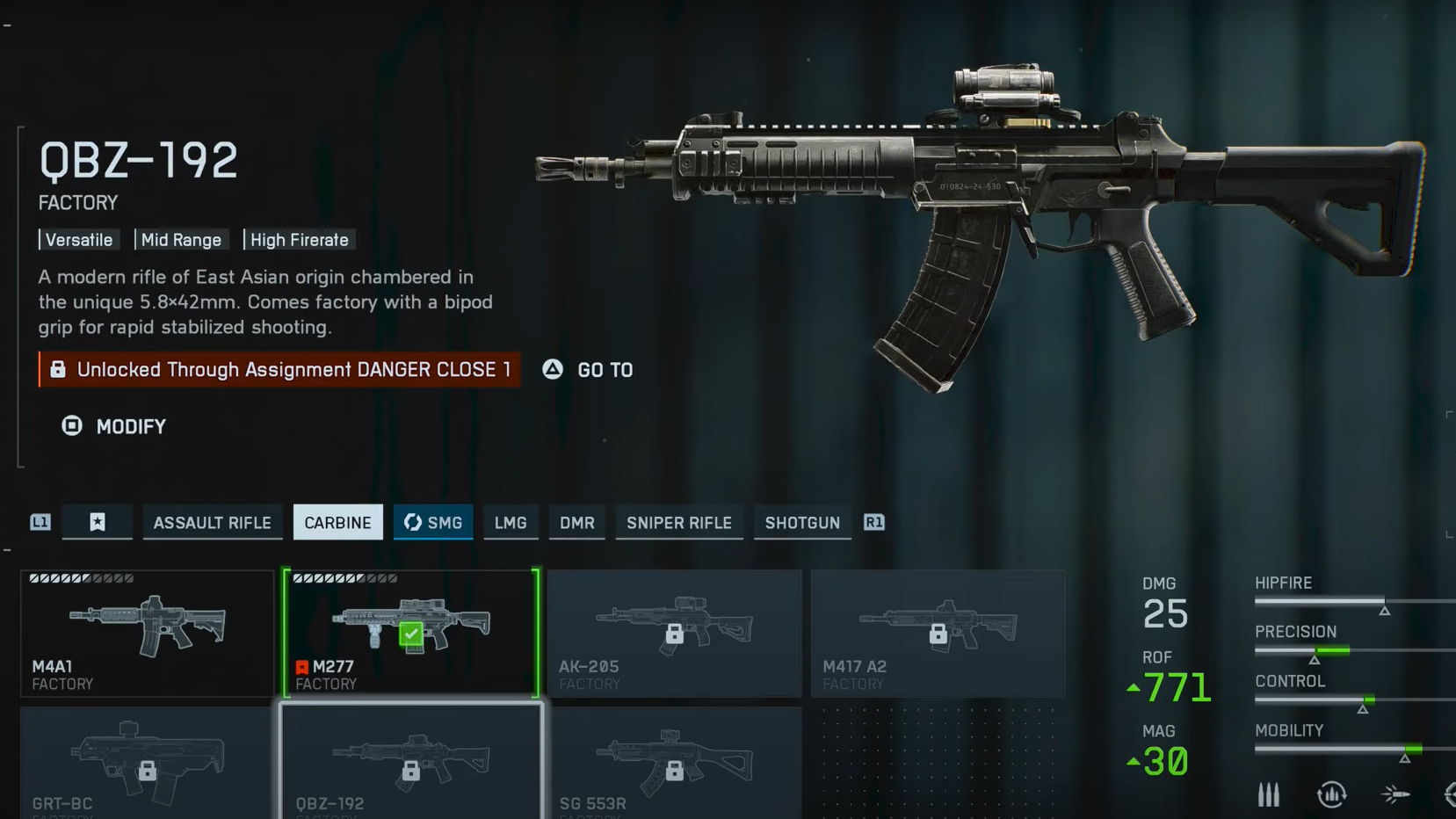Select the Carbine category tab
This screenshot has width=1456, height=819.
click(337, 523)
